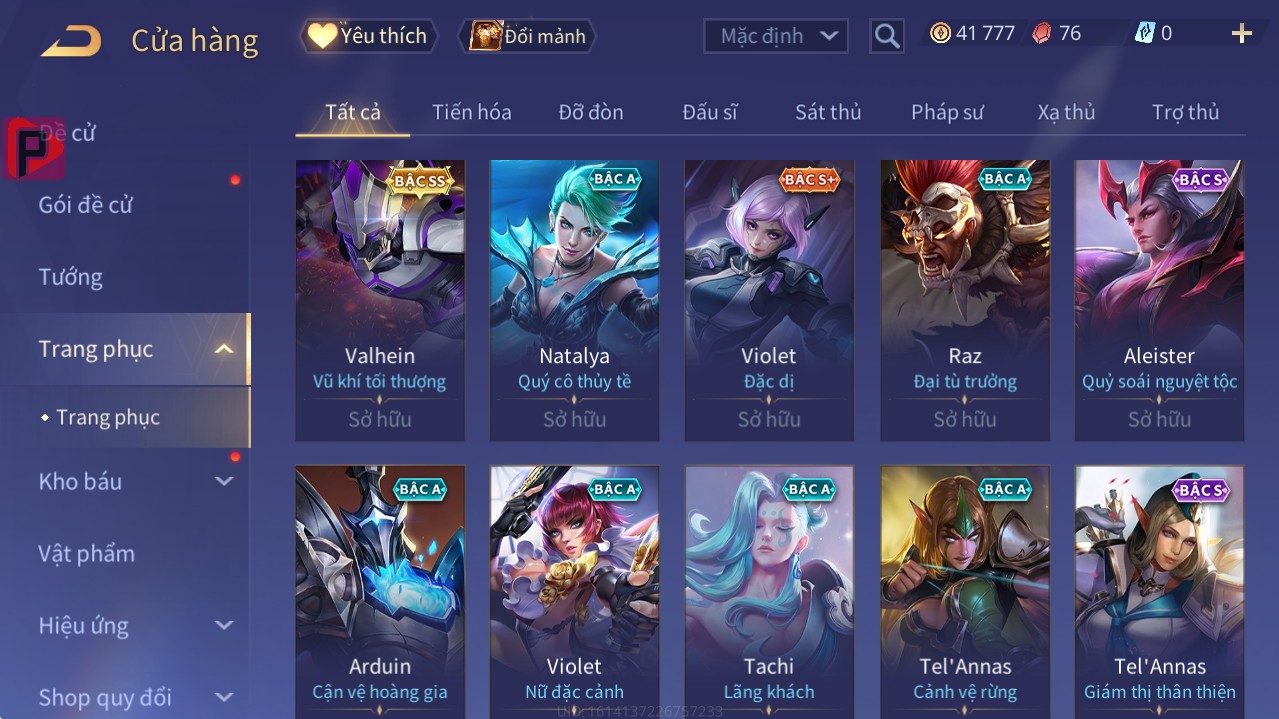Switch to the Tiến hóa tab
This screenshot has height=719, width=1279.
pyautogui.click(x=471, y=112)
